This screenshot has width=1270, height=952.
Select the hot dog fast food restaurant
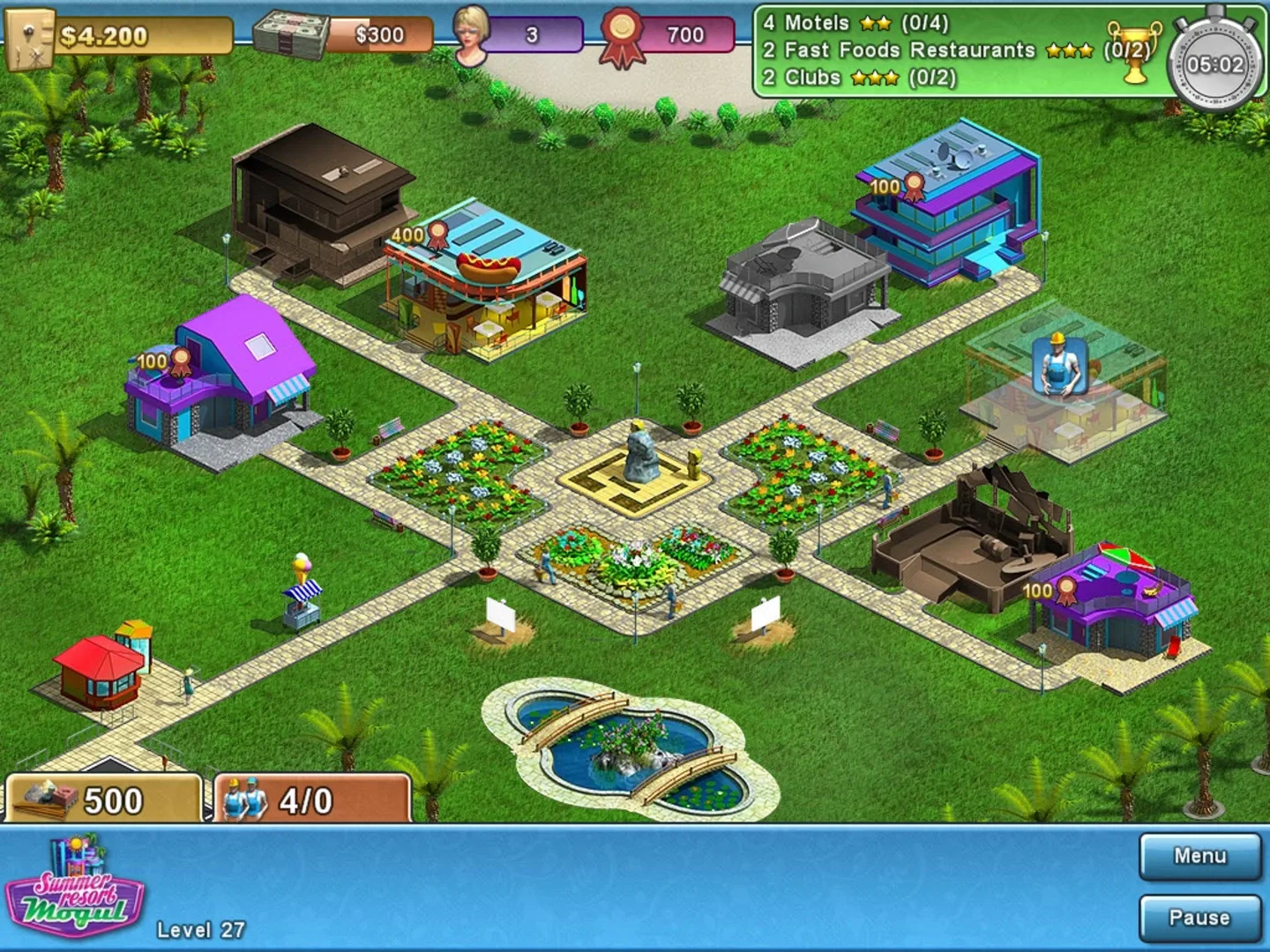[x=489, y=282]
